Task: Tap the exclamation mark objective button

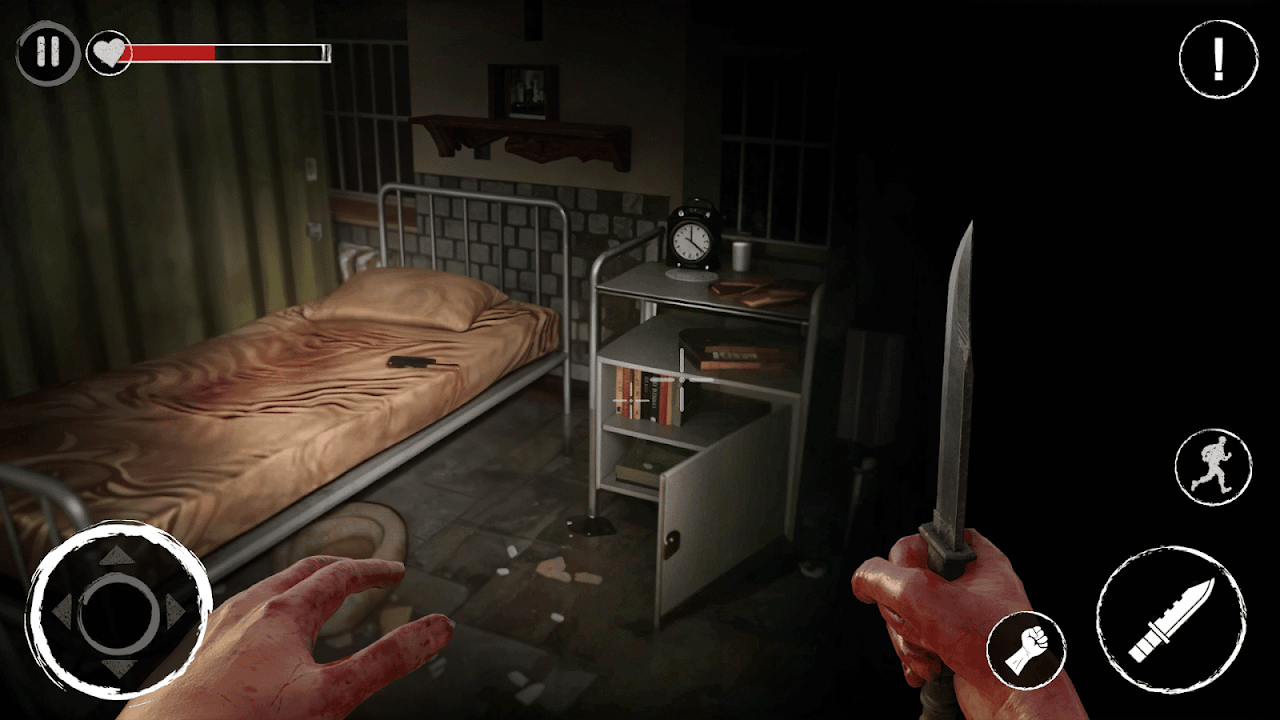Action: (x=1218, y=60)
